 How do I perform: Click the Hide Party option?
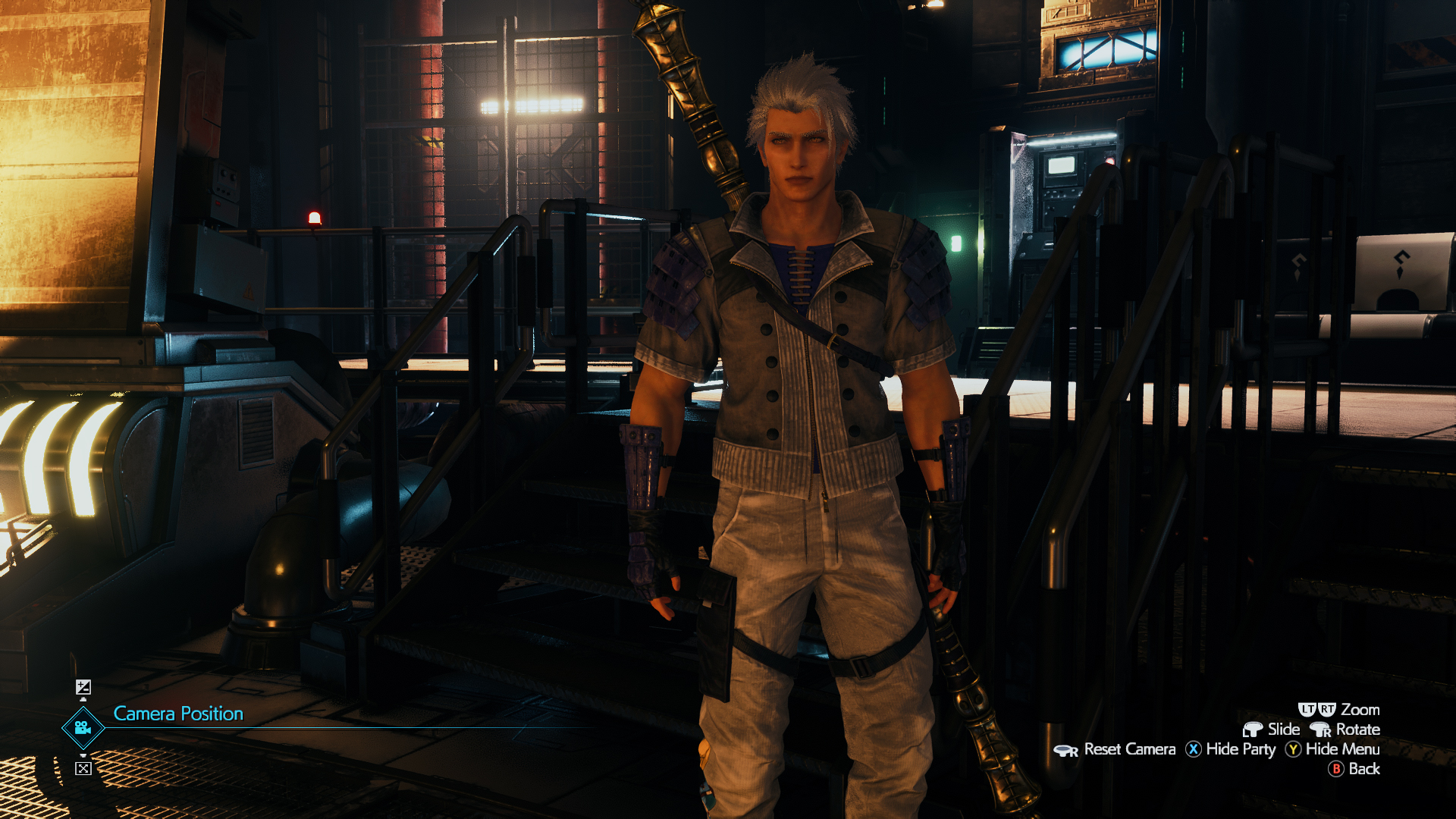tap(1231, 749)
